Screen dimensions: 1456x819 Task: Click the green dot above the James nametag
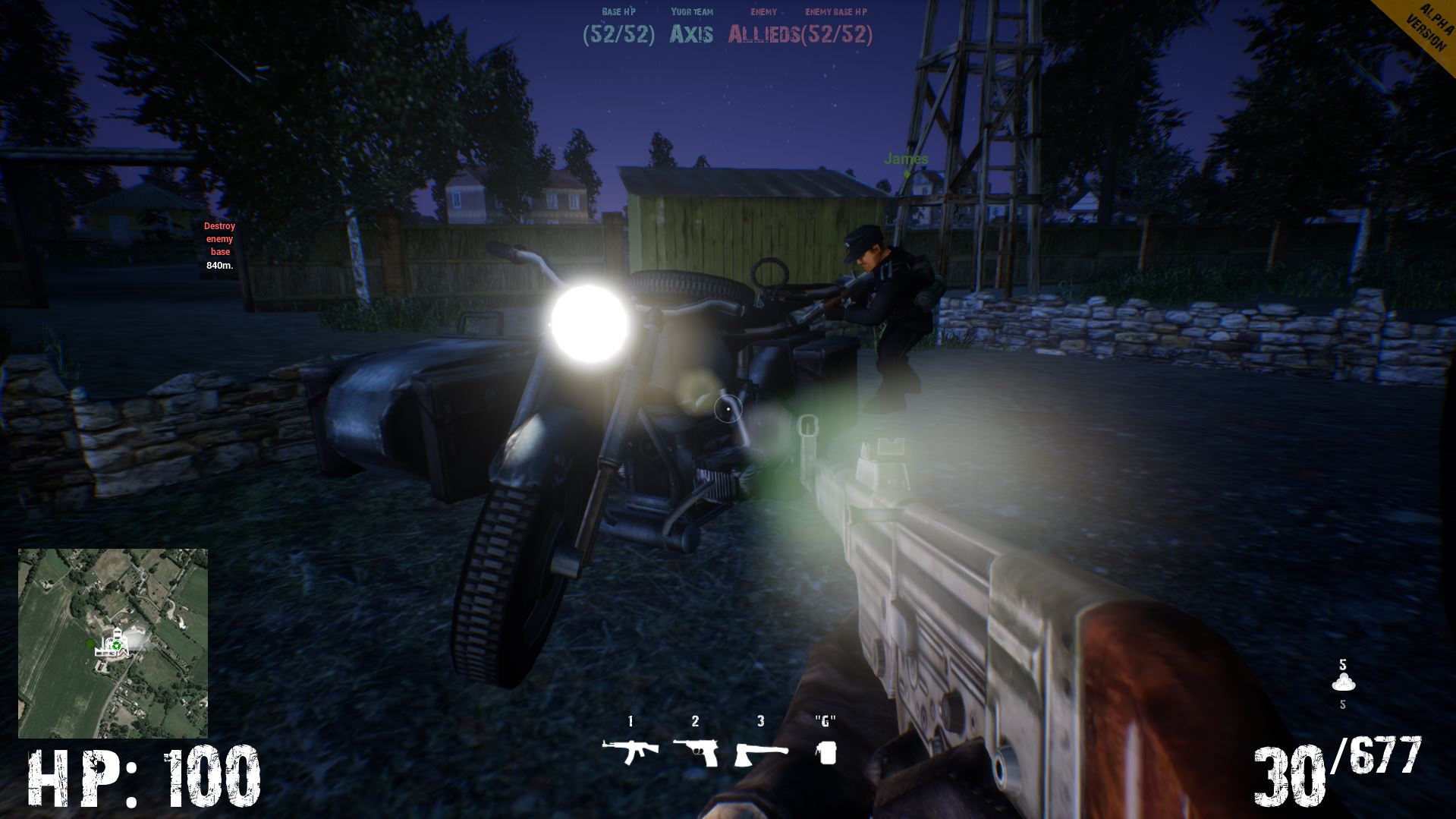[905, 174]
